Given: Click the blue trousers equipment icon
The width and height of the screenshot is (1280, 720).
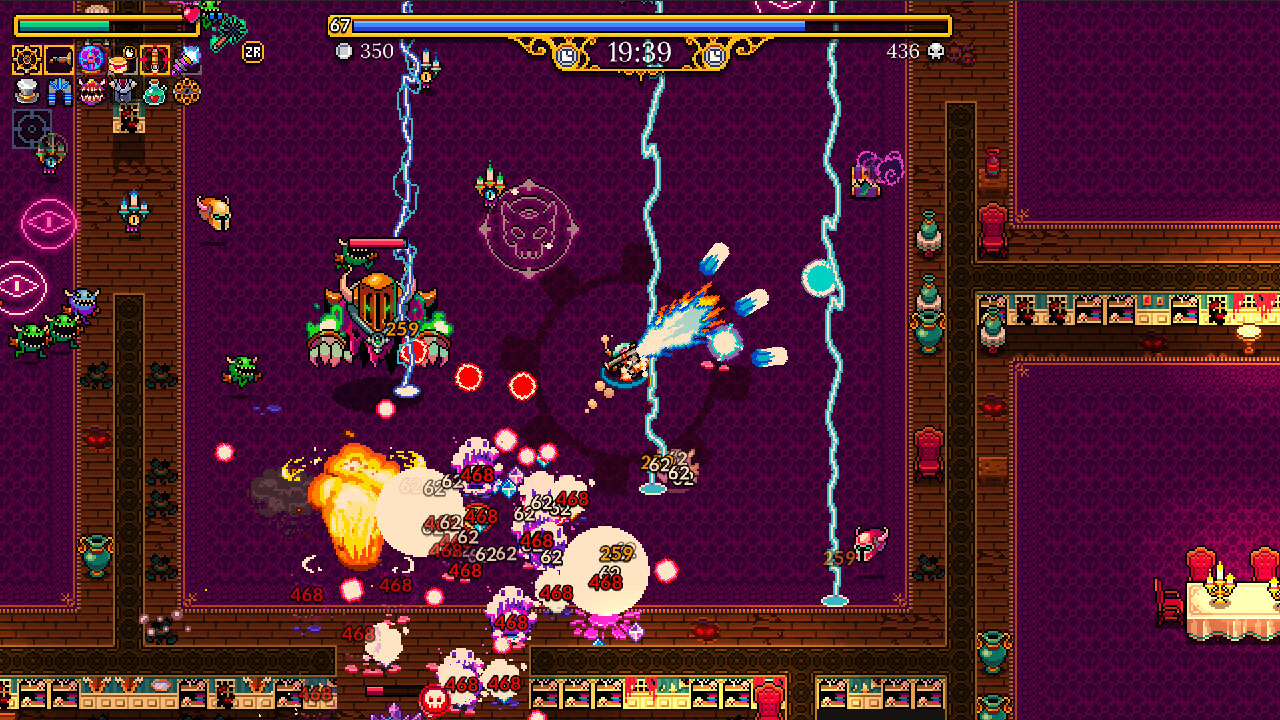Looking at the screenshot, I should [x=59, y=90].
